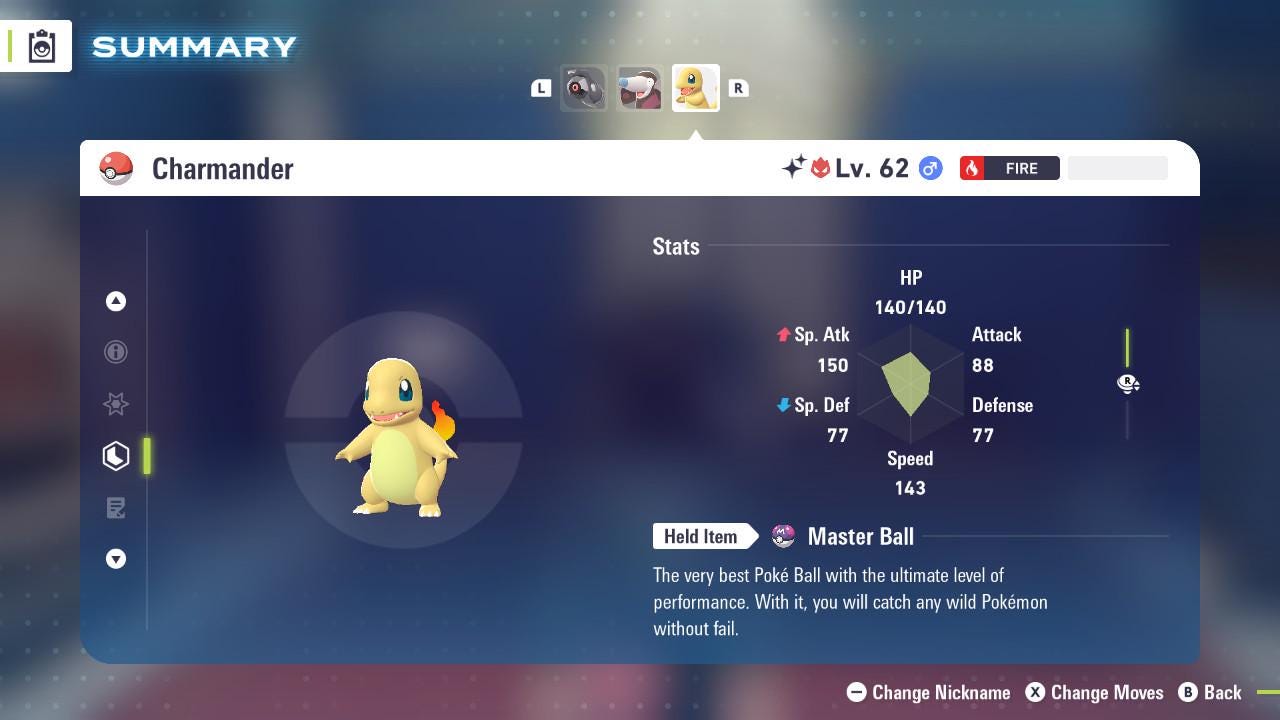Click the Master Ball held item icon
Image resolution: width=1280 pixels, height=720 pixels.
(x=782, y=537)
